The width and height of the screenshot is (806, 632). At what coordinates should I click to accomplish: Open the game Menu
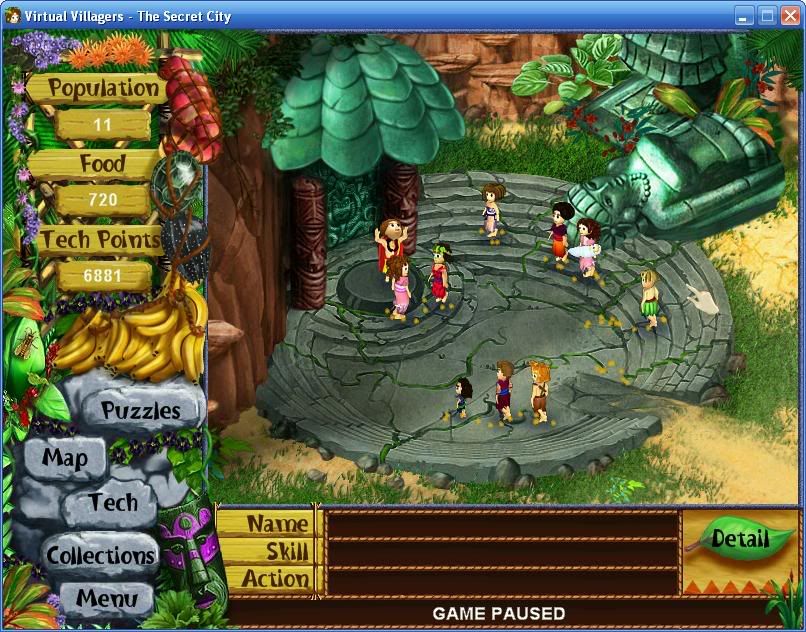pyautogui.click(x=105, y=600)
